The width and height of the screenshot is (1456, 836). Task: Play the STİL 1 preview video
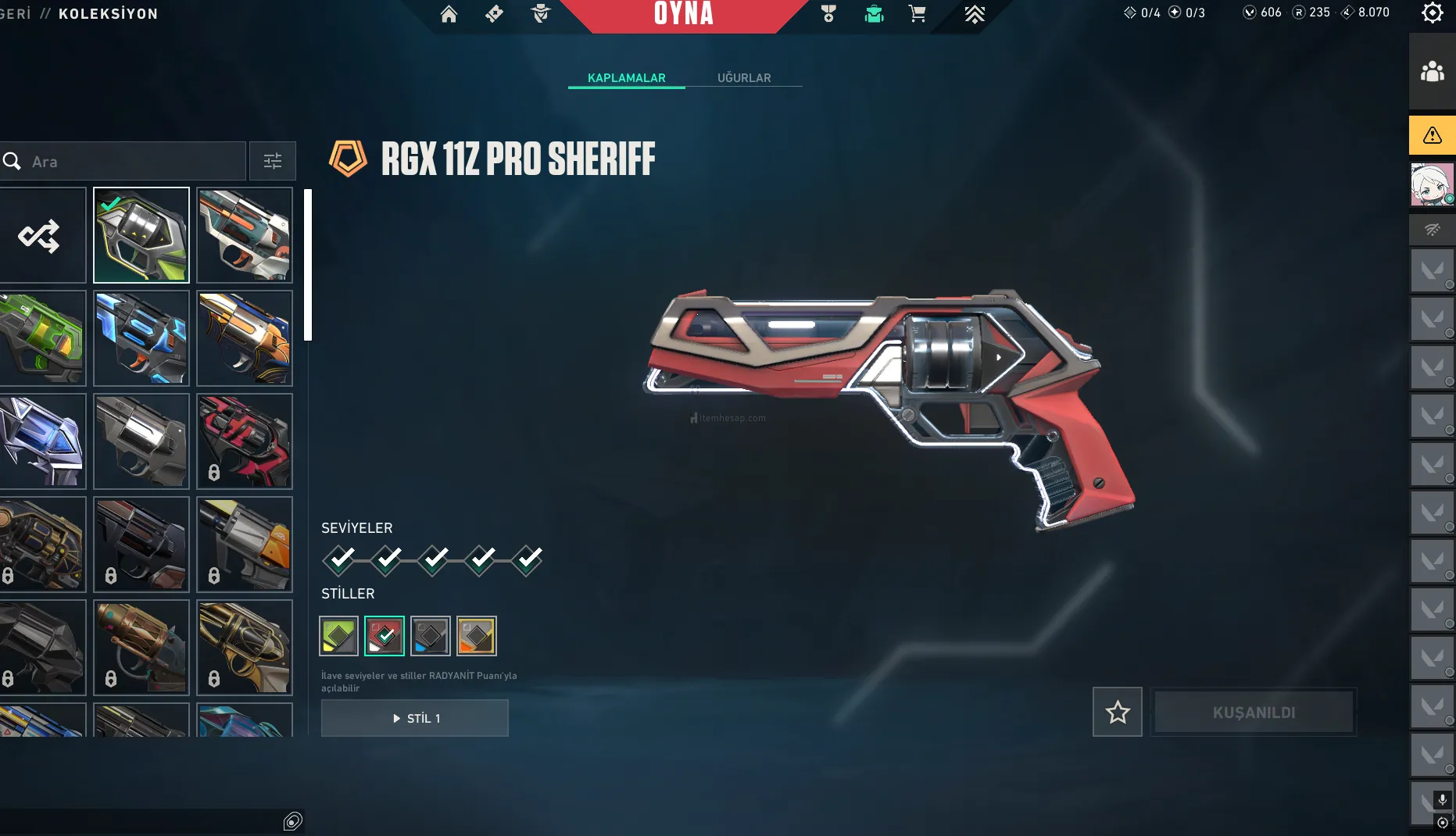click(x=415, y=718)
